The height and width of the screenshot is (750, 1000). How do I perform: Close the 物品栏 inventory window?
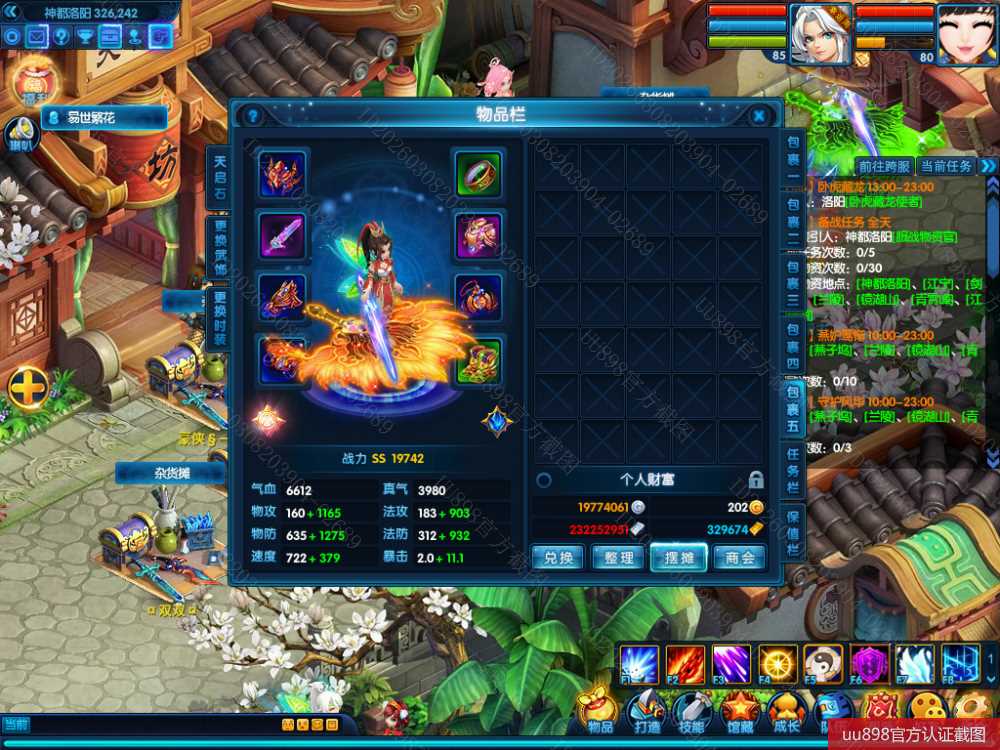point(759,116)
